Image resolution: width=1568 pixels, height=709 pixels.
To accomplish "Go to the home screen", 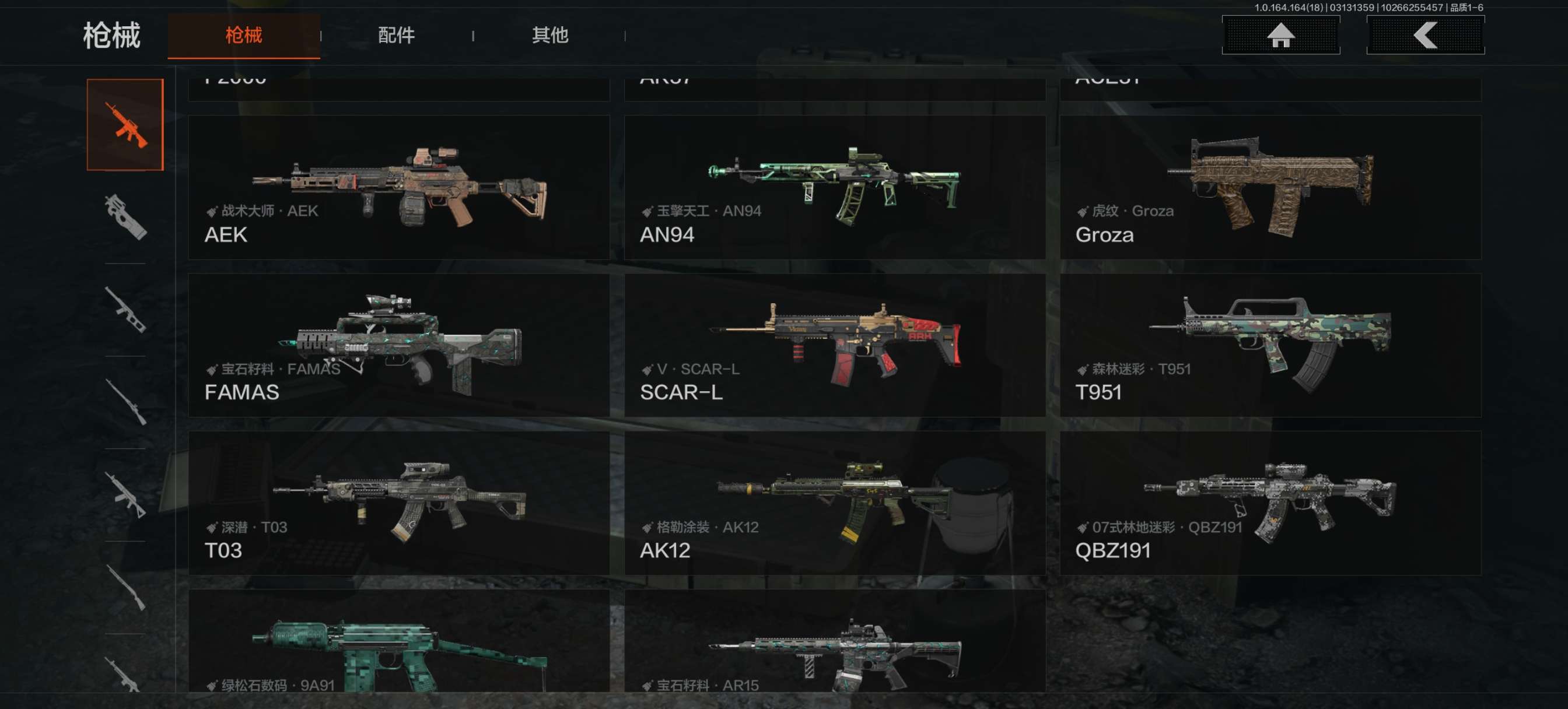I will tap(1280, 36).
